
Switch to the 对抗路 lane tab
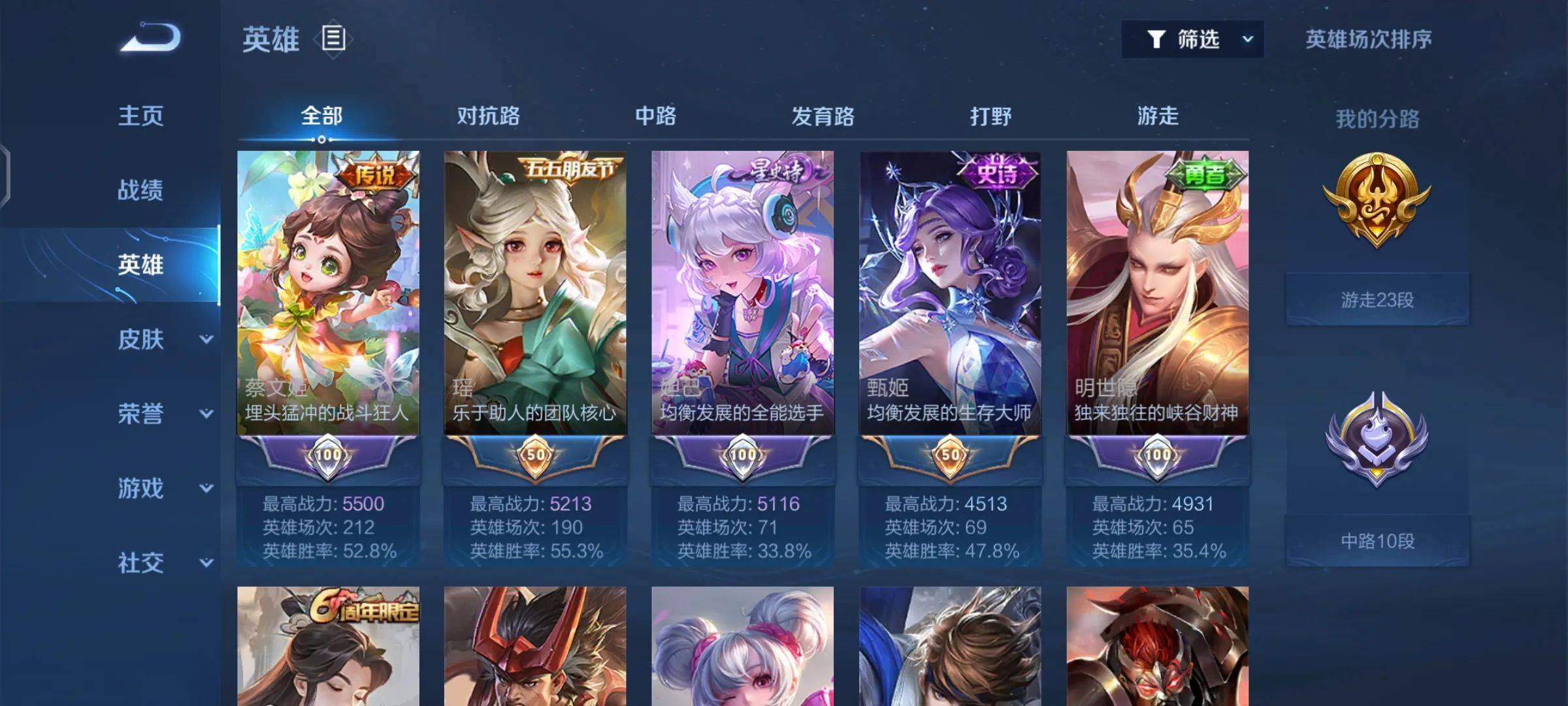pos(488,116)
